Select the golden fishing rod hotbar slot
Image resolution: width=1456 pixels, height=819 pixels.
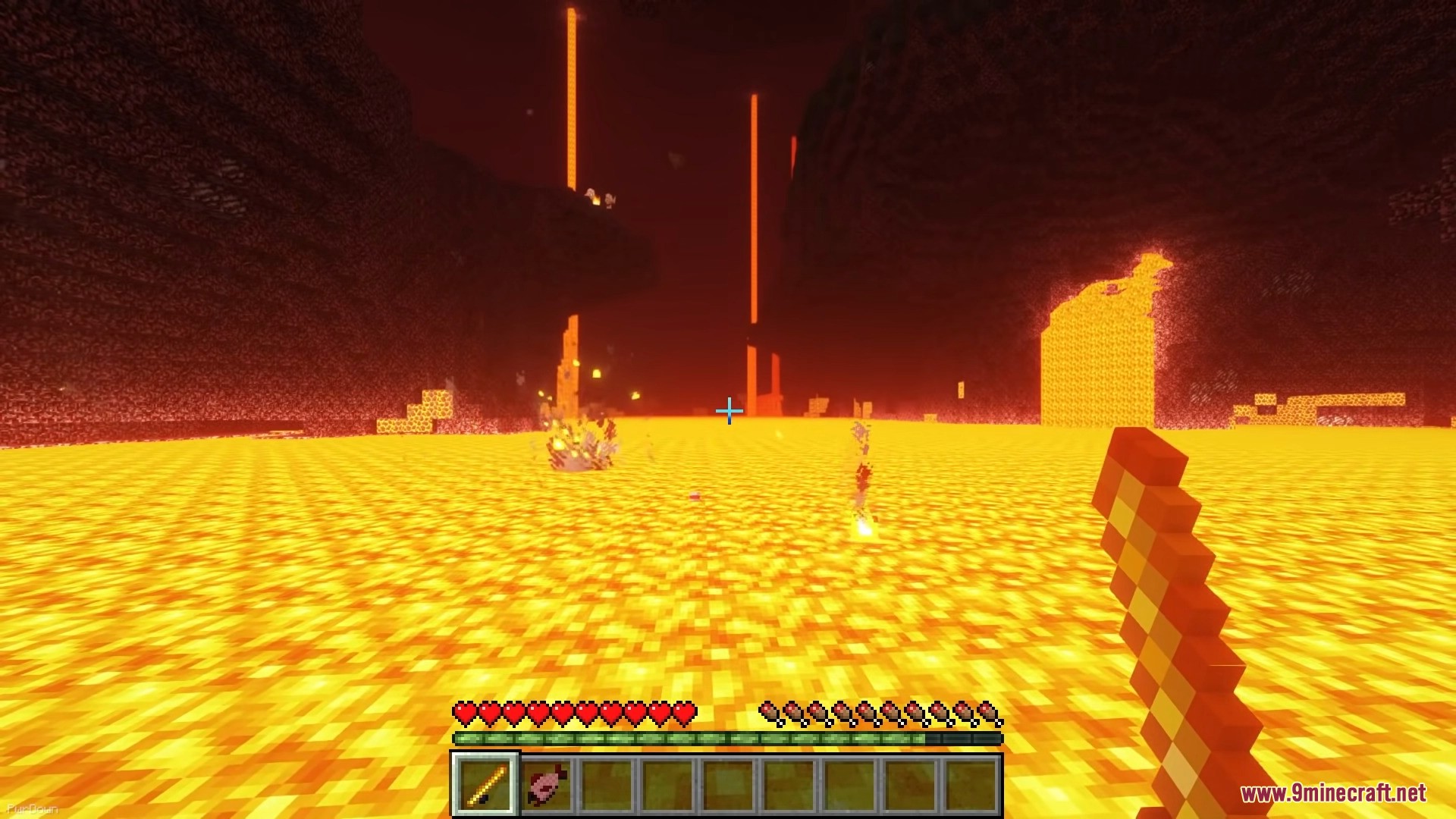click(x=485, y=783)
